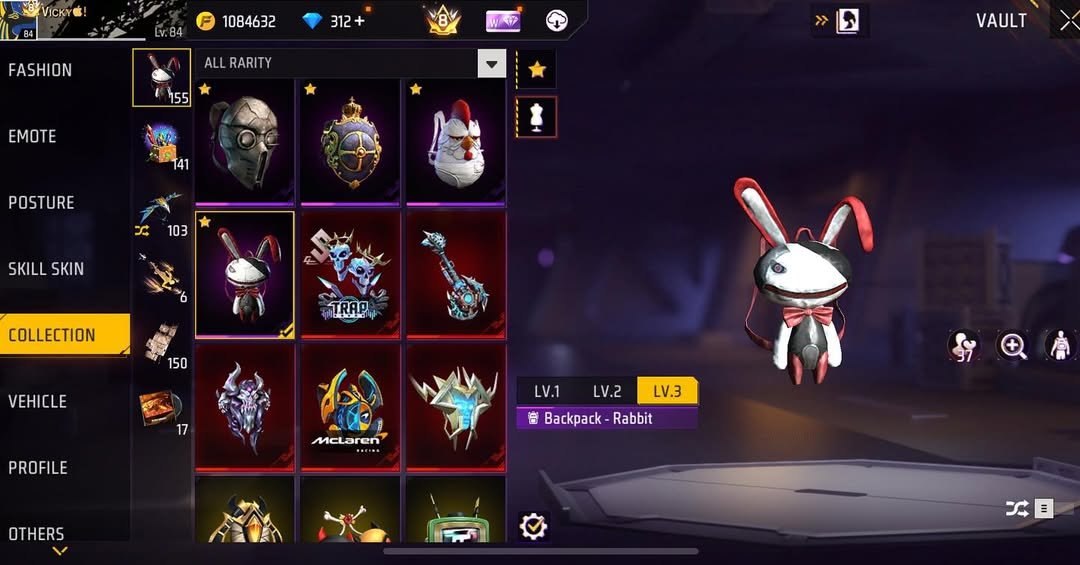The width and height of the screenshot is (1080, 565).
Task: Toggle the favorites star filter
Action: pos(537,69)
